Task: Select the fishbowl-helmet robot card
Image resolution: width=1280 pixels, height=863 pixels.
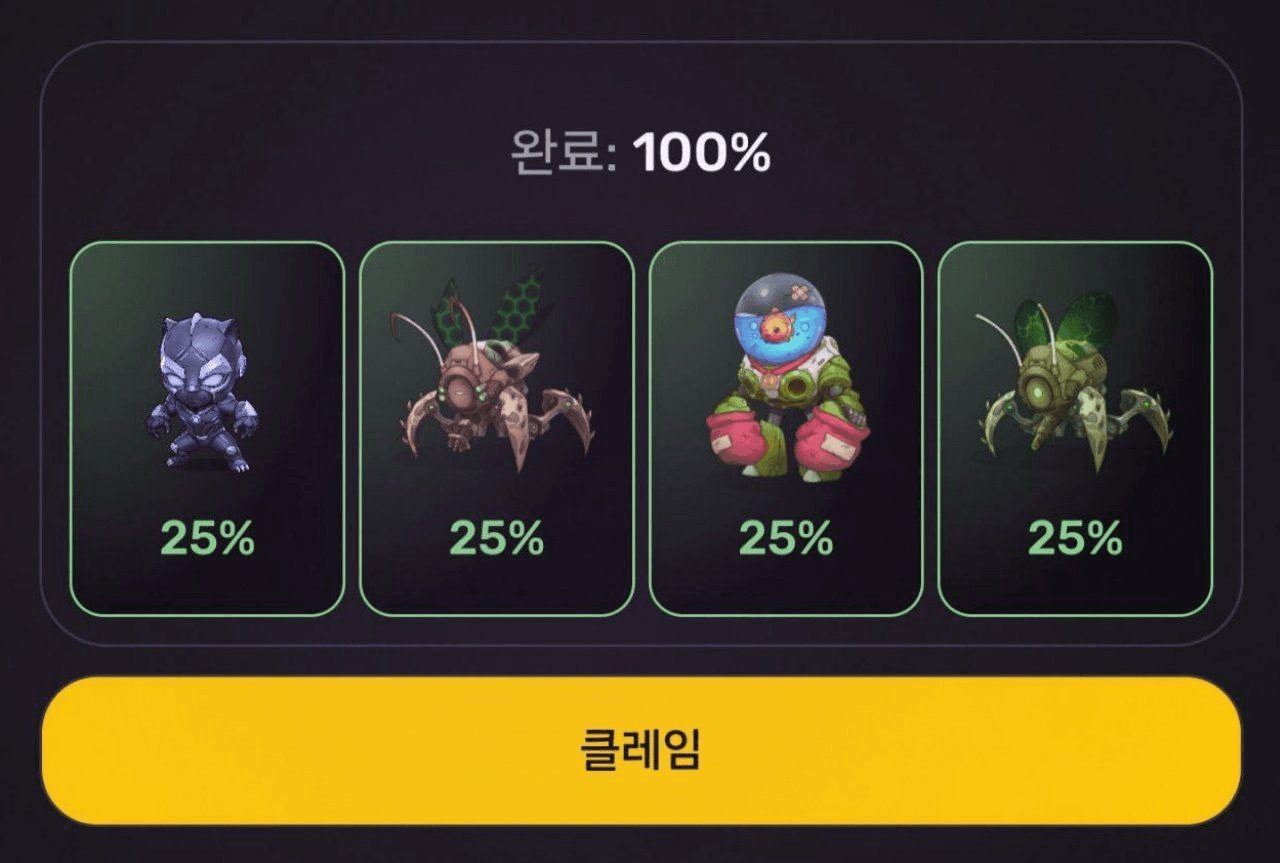Action: [x=785, y=428]
